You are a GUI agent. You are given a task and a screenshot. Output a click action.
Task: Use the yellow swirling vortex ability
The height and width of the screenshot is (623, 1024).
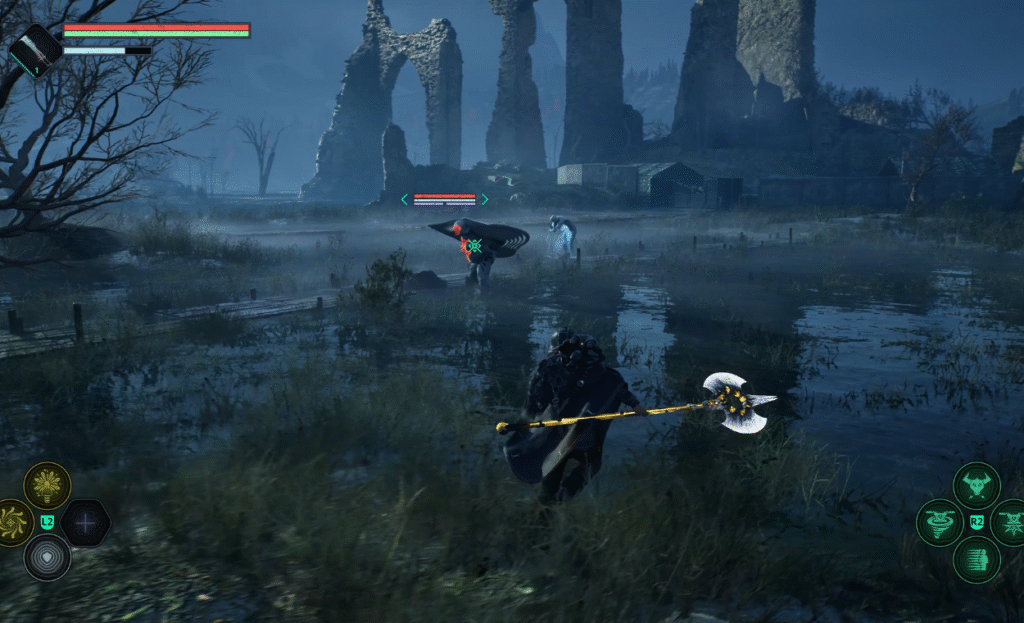pyautogui.click(x=12, y=522)
